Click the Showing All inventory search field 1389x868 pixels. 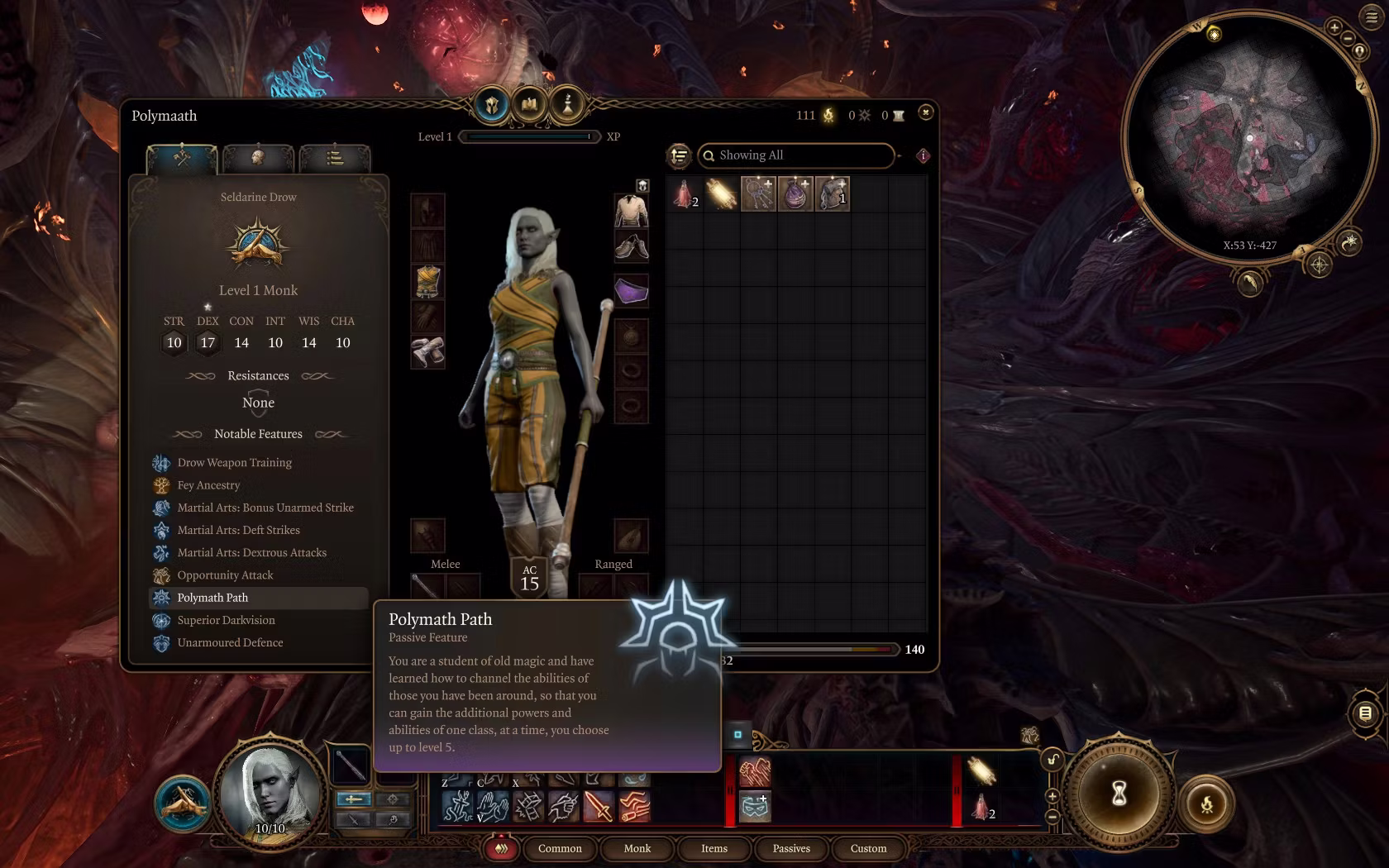(798, 155)
